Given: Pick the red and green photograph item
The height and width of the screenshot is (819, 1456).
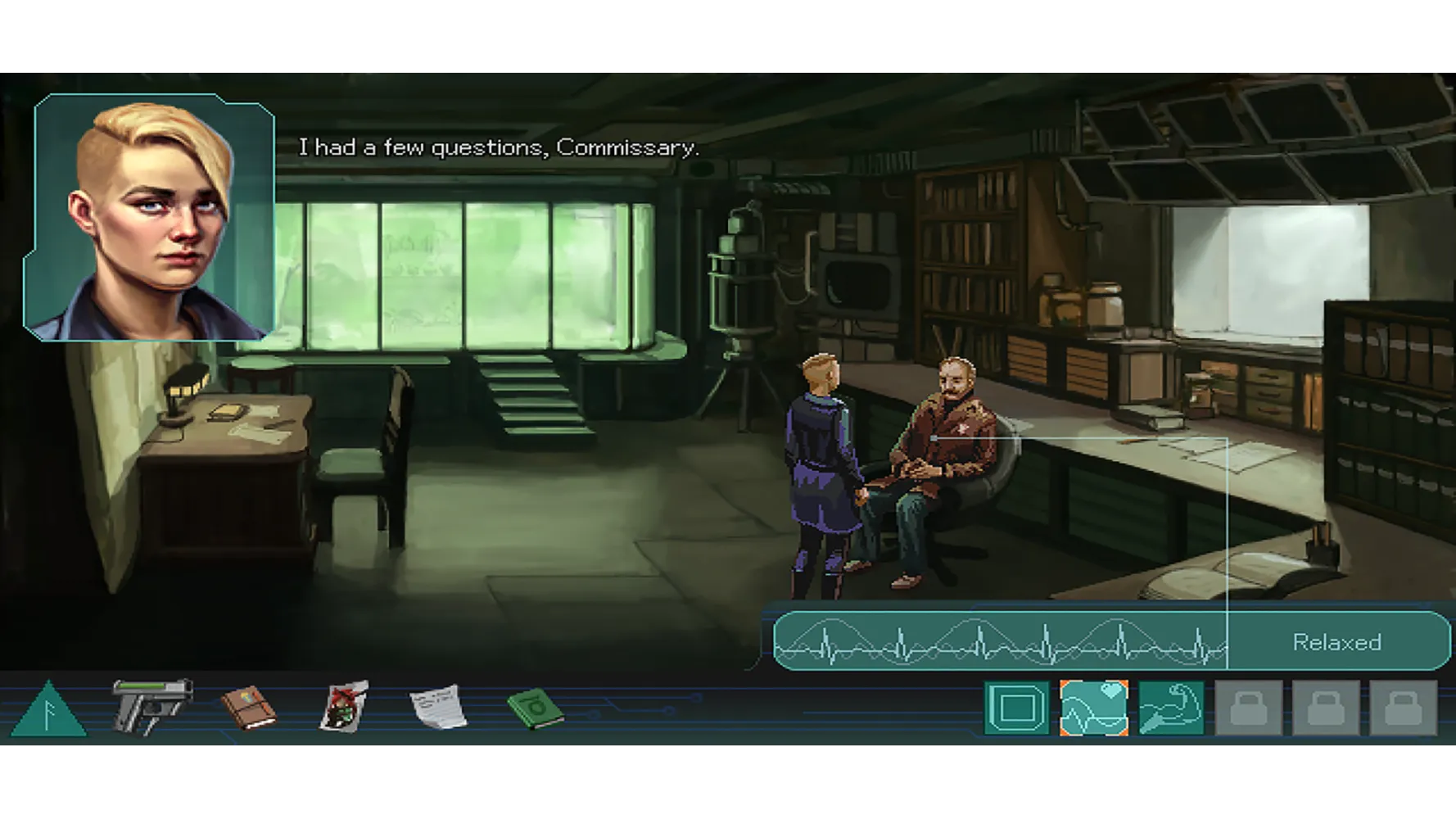Looking at the screenshot, I should click(x=344, y=707).
